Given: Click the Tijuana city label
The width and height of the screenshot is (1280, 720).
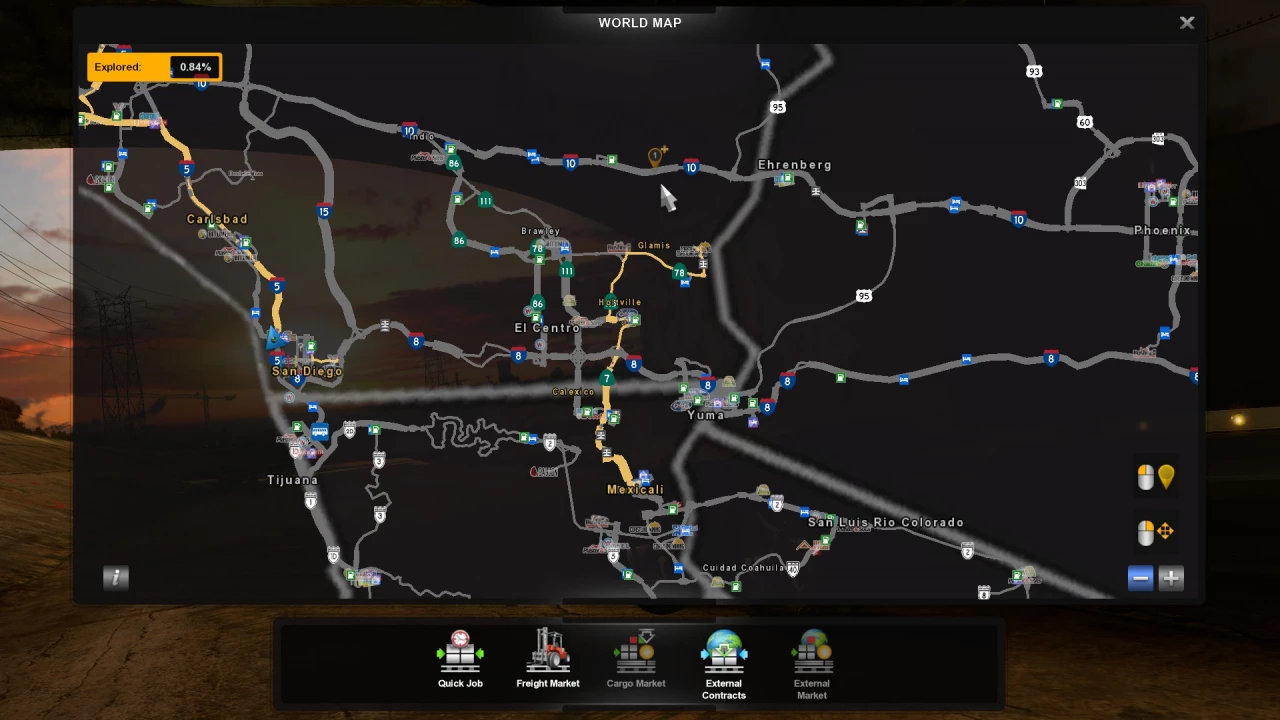Looking at the screenshot, I should pos(293,479).
